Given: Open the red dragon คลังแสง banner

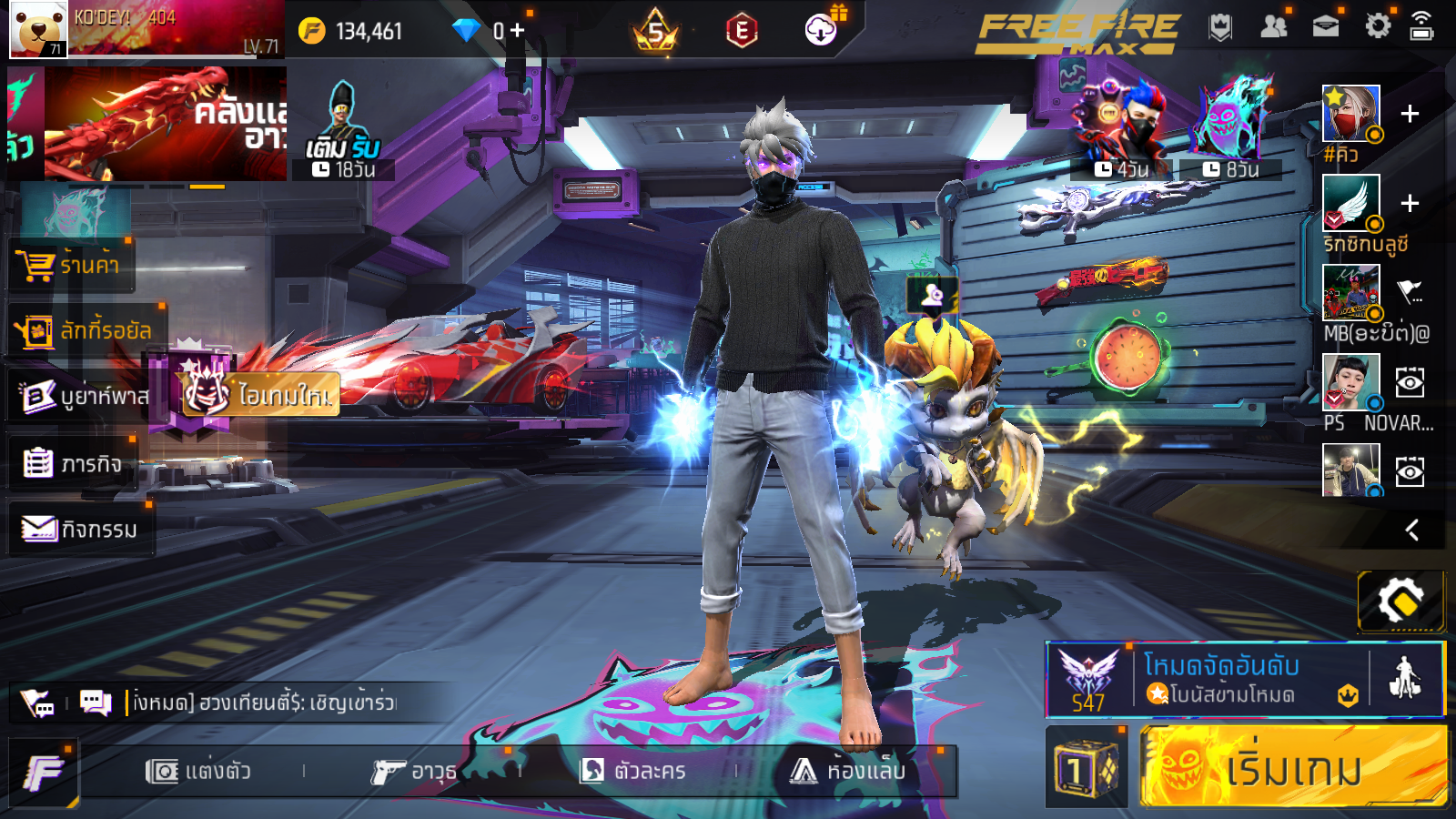Looking at the screenshot, I should click(x=164, y=125).
